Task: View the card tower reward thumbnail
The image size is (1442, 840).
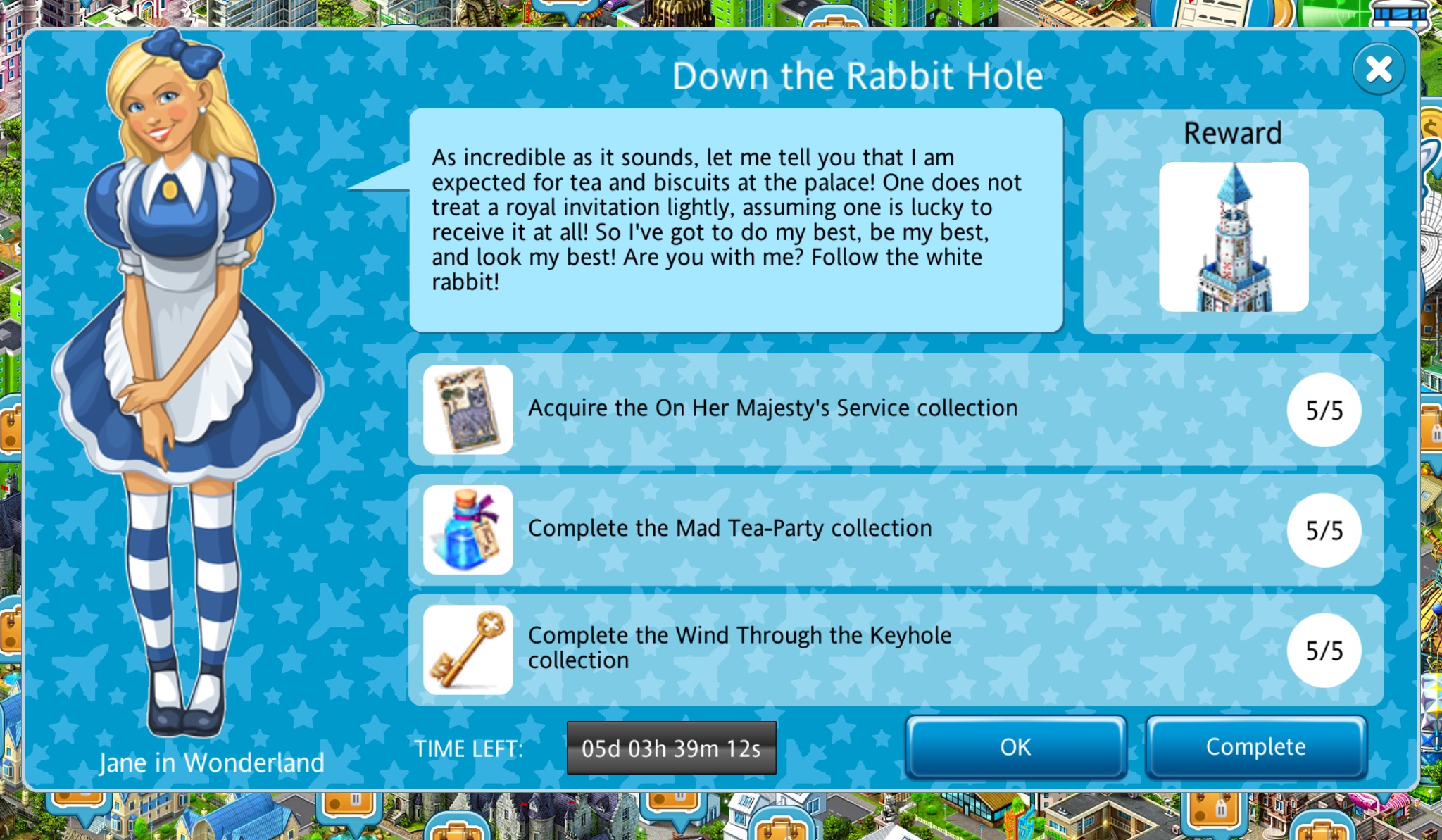Action: point(1234,237)
